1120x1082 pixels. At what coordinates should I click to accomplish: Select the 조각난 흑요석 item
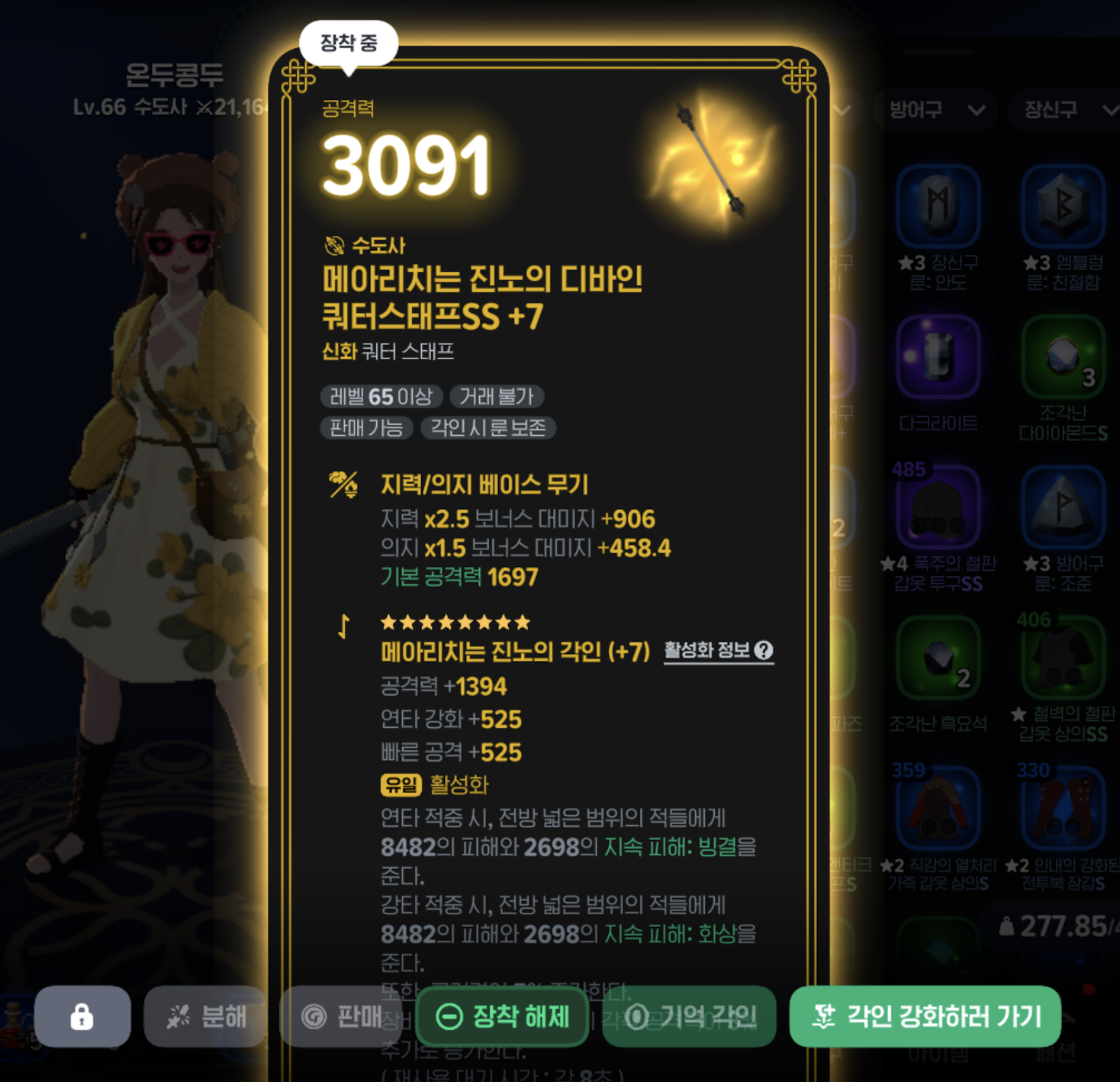point(939,659)
